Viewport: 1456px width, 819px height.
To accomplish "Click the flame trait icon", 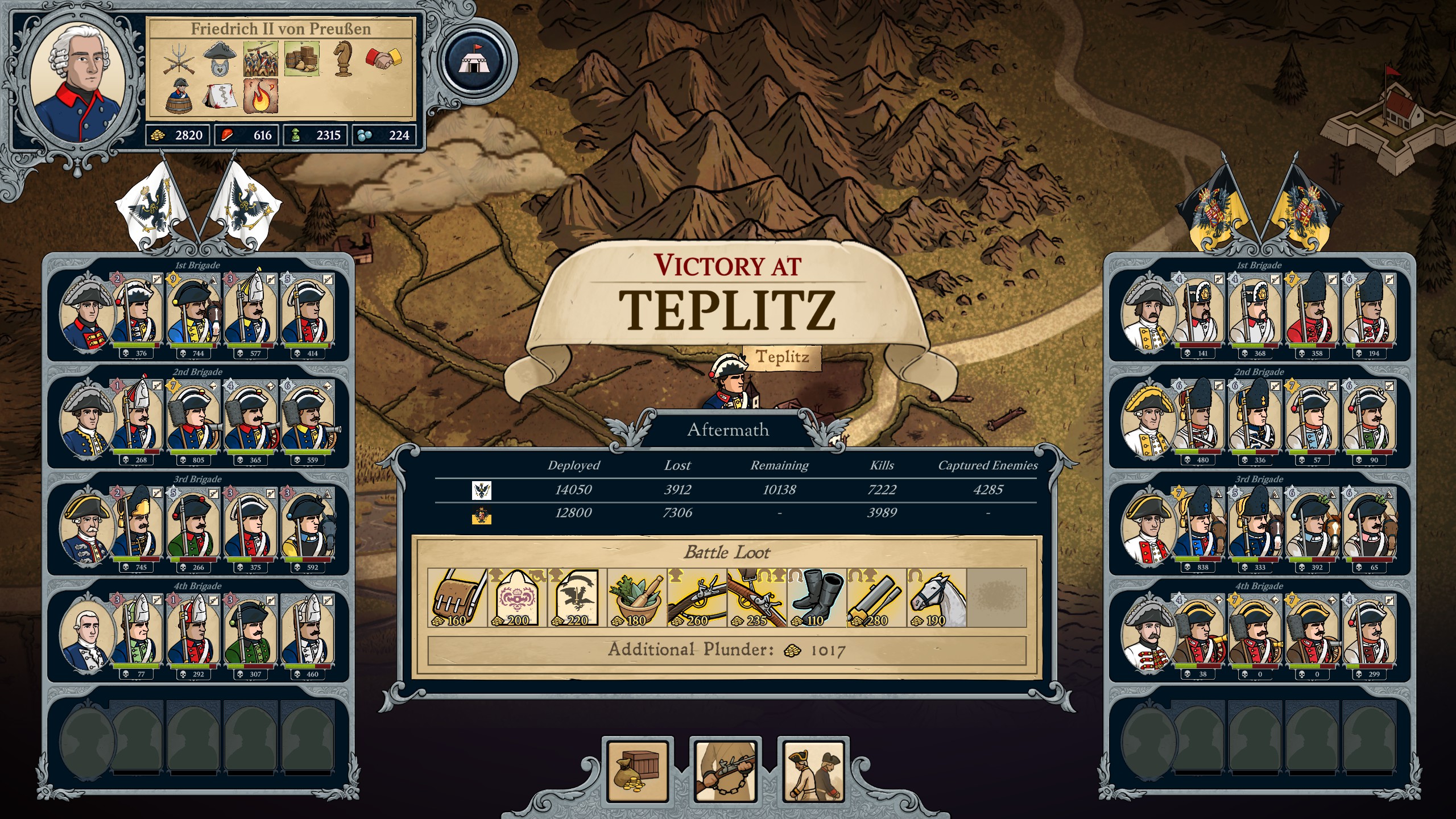I will [260, 96].
